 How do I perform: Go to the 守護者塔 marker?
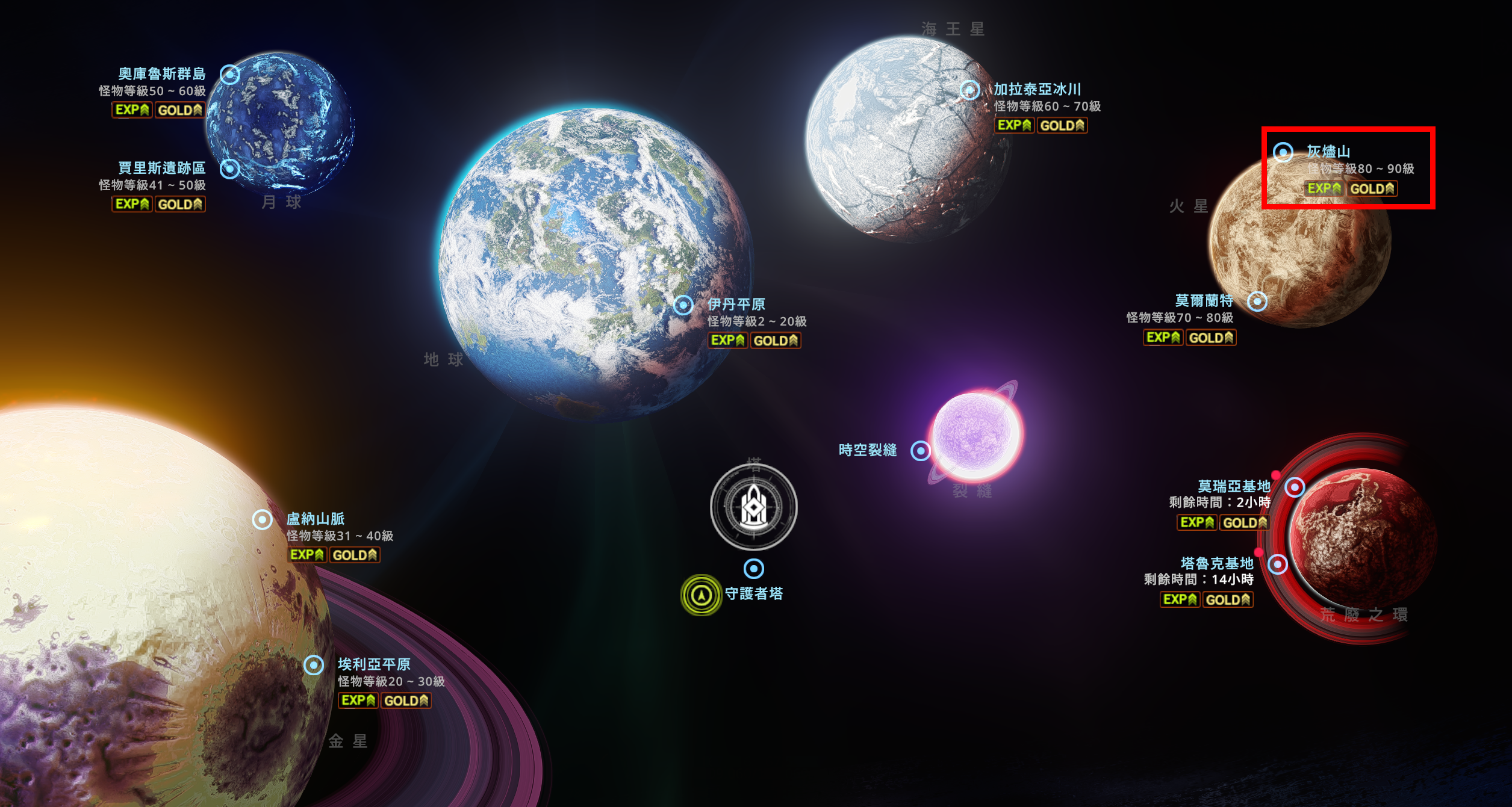754,569
